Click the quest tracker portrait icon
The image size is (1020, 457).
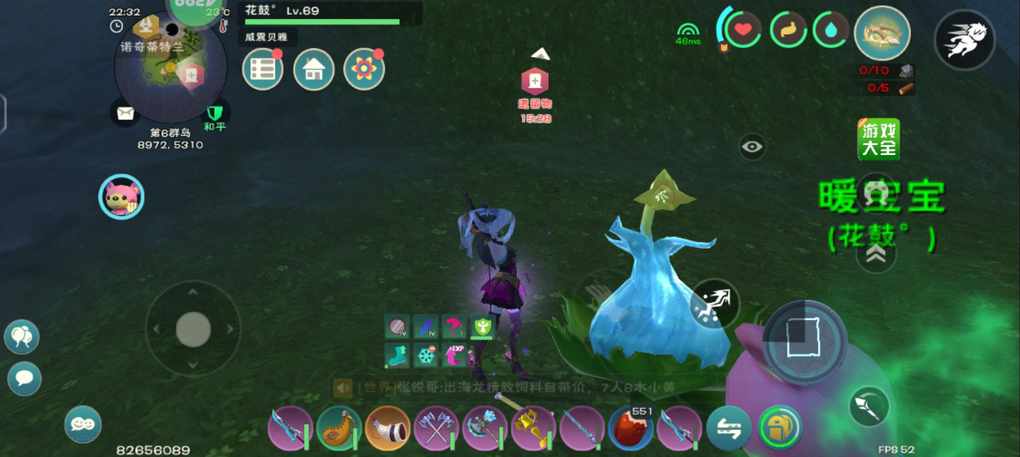click(x=882, y=33)
